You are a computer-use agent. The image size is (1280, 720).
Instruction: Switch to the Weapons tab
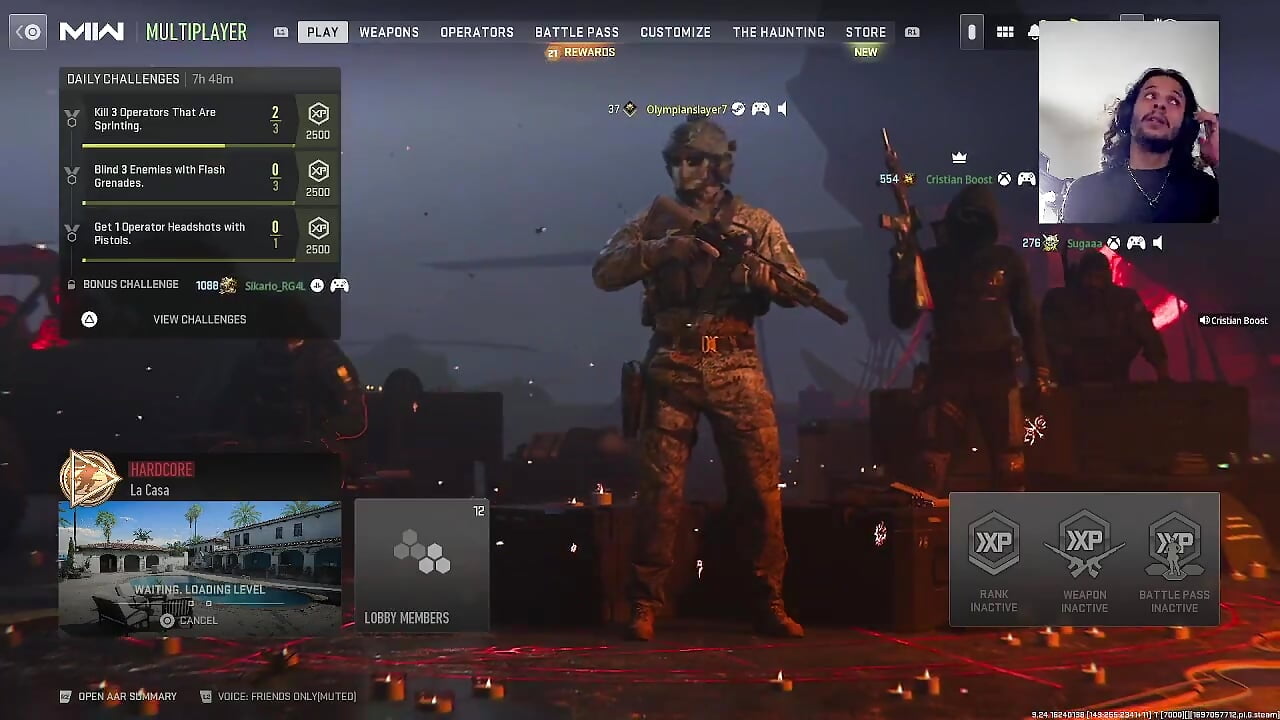coord(389,31)
